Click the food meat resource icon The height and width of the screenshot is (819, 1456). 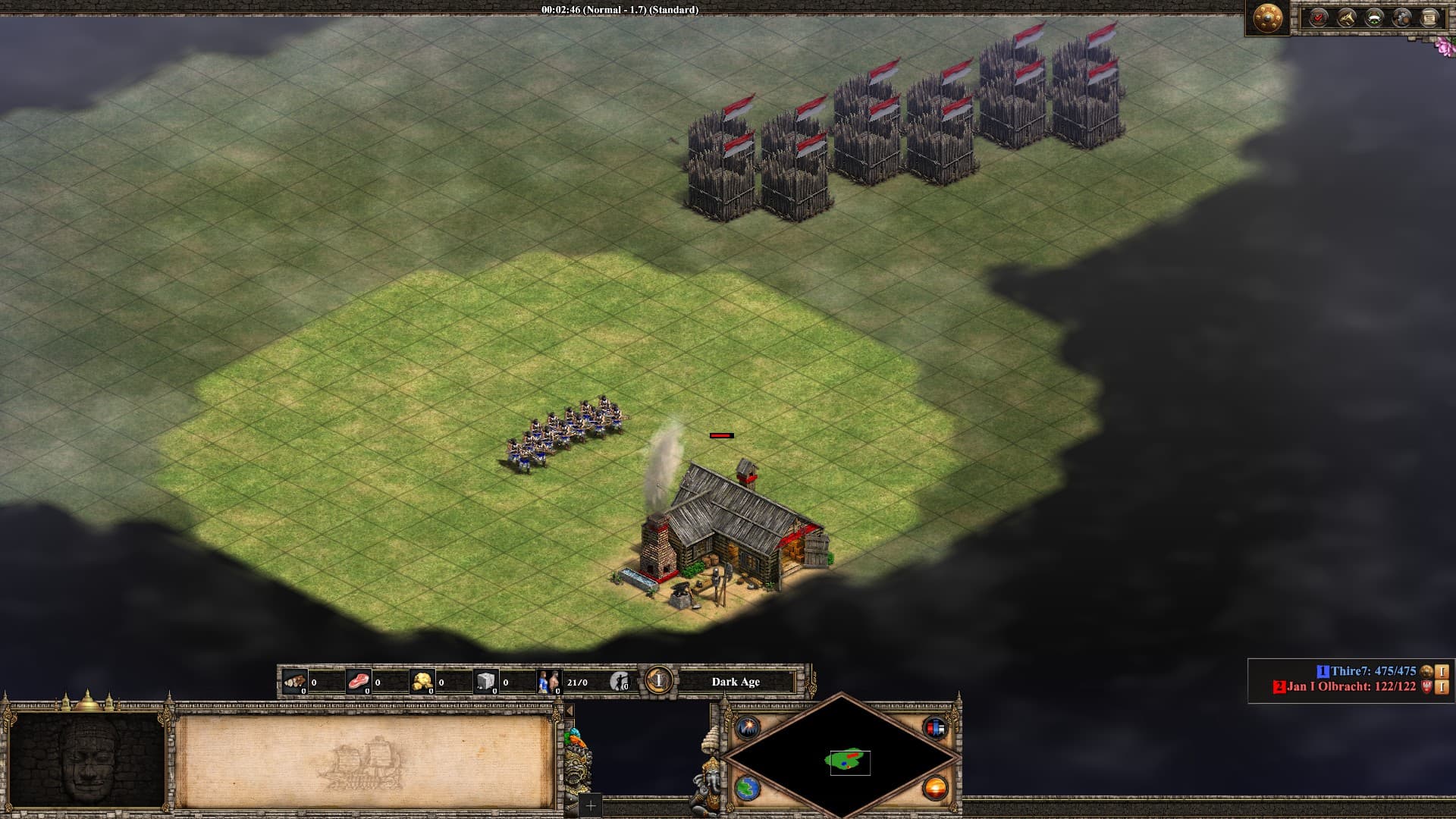pyautogui.click(x=358, y=682)
